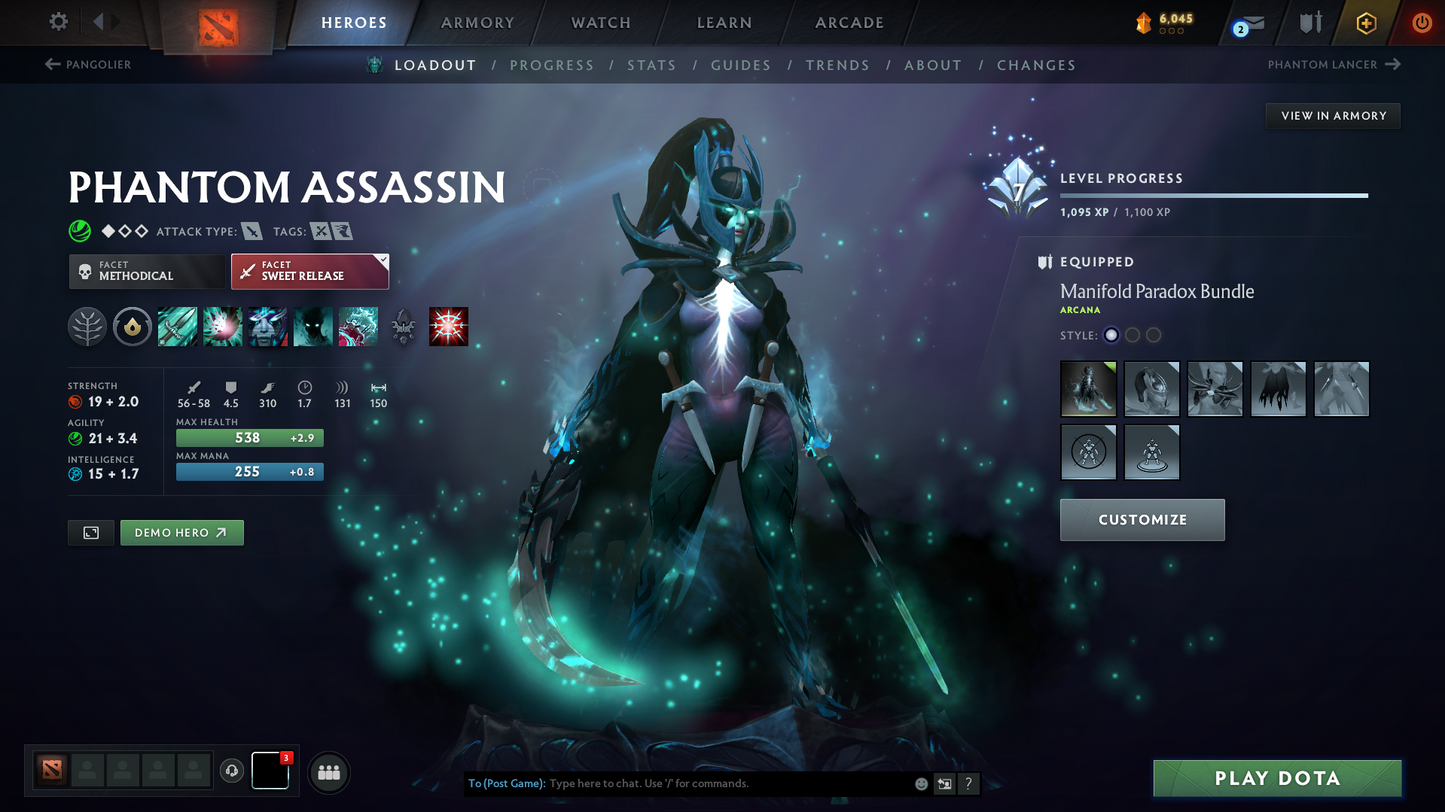
Task: Choose the Sweet Release facet
Action: (310, 271)
